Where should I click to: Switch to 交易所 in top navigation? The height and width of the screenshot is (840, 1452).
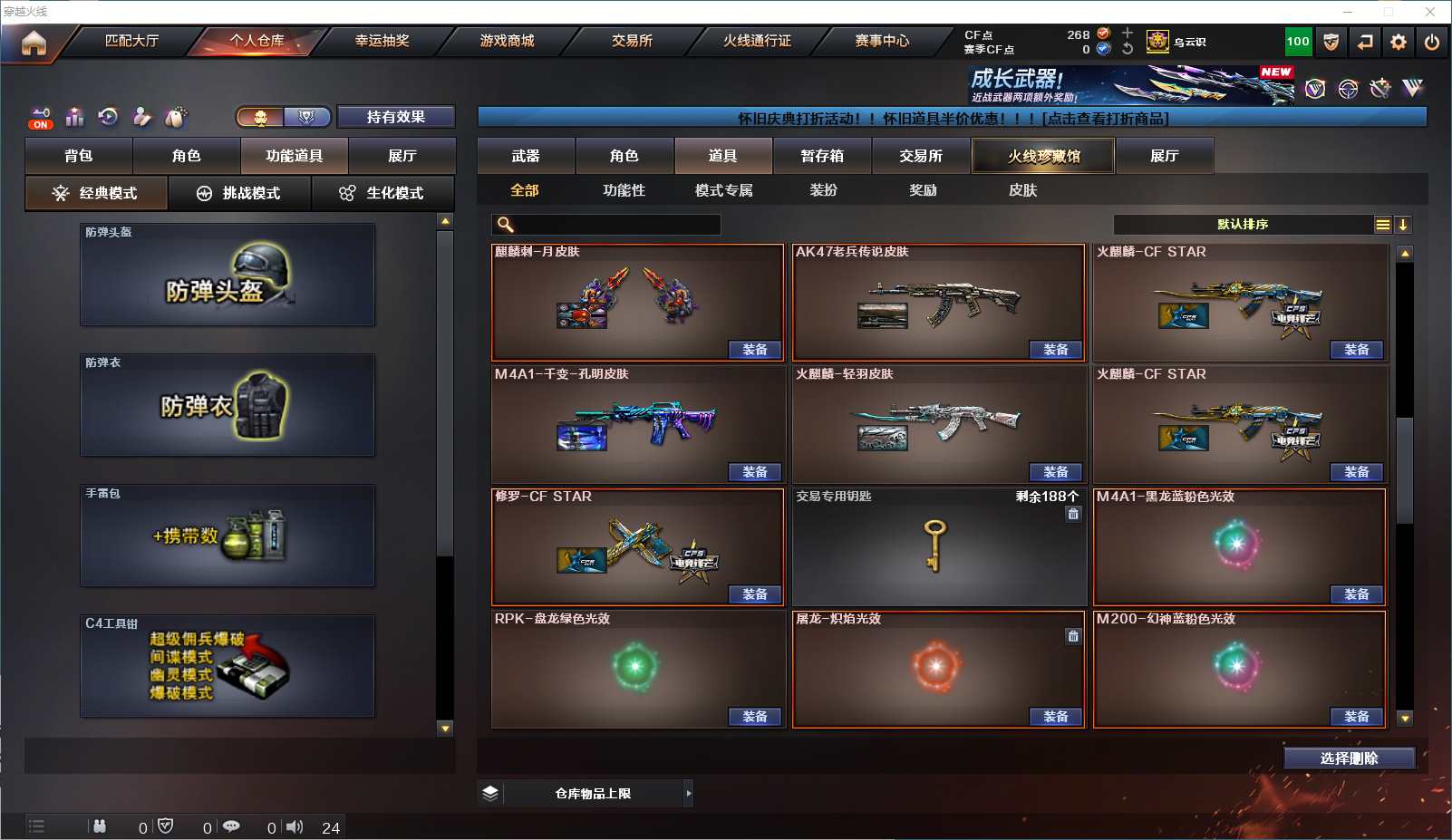[632, 41]
